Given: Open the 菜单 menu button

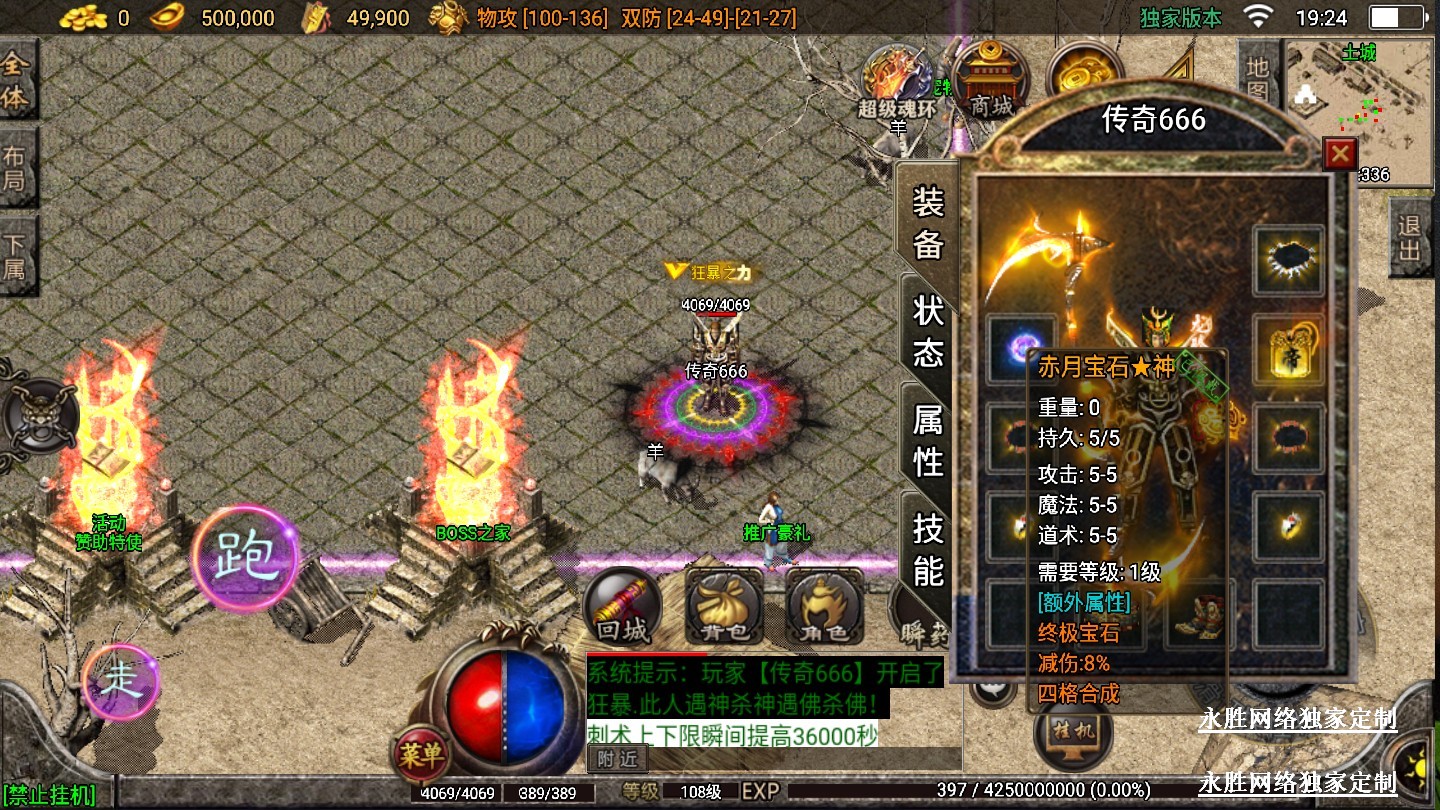Looking at the screenshot, I should click(x=420, y=754).
